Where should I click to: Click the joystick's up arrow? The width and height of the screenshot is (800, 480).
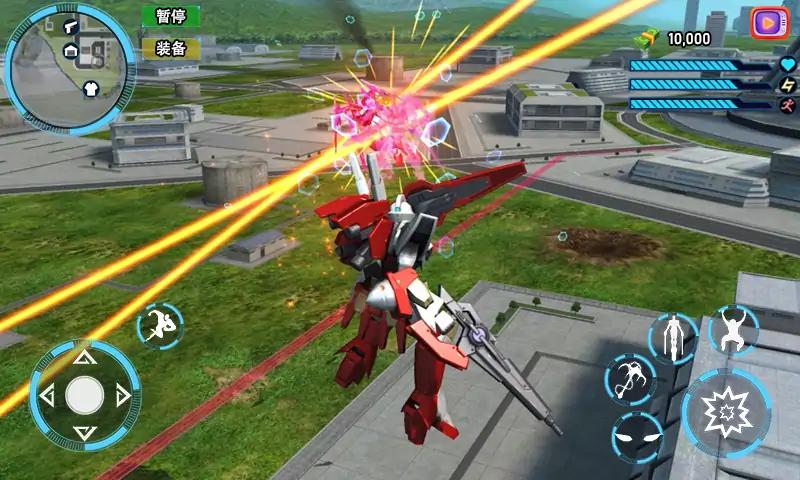pyautogui.click(x=85, y=357)
